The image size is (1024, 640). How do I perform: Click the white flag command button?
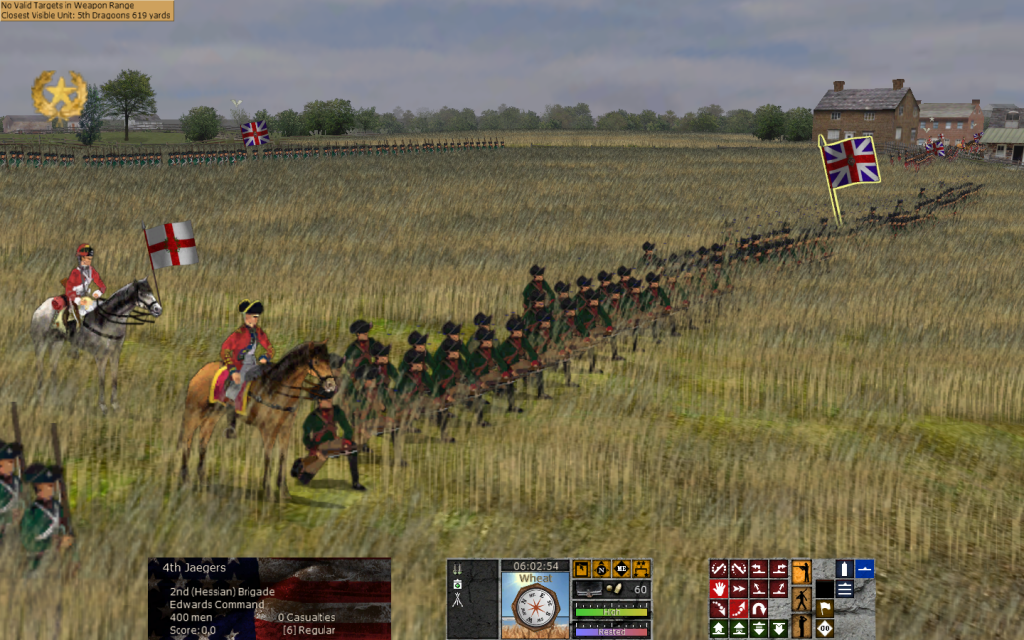pyautogui.click(x=825, y=608)
